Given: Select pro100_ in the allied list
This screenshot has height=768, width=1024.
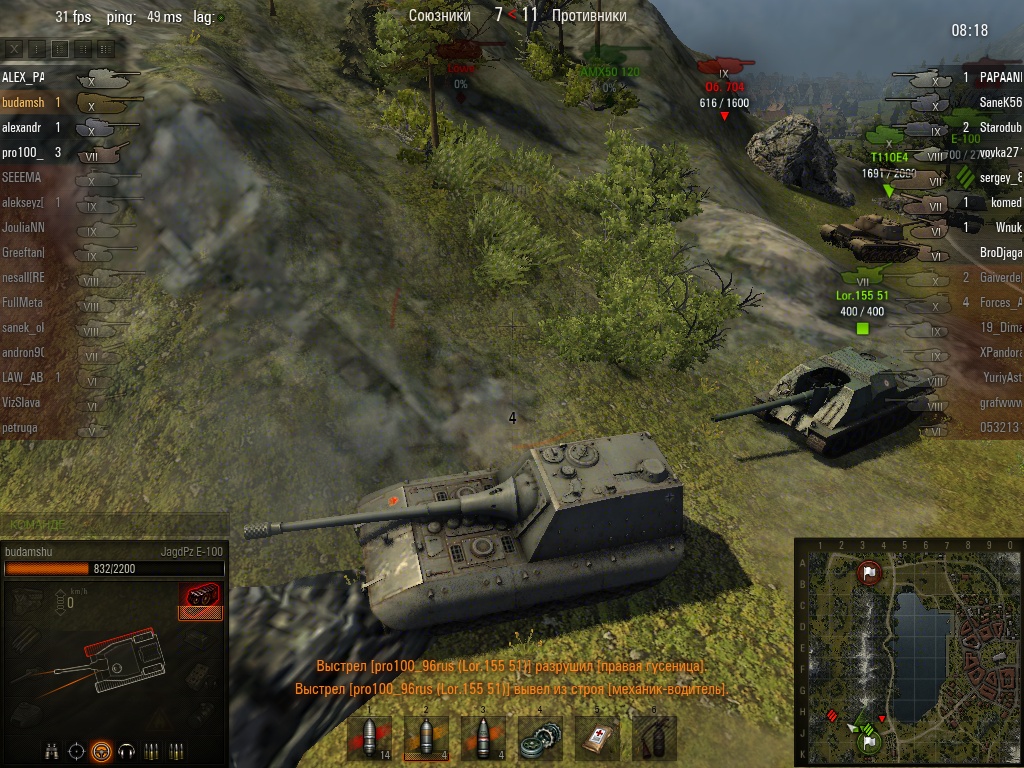Looking at the screenshot, I should coord(23,153).
